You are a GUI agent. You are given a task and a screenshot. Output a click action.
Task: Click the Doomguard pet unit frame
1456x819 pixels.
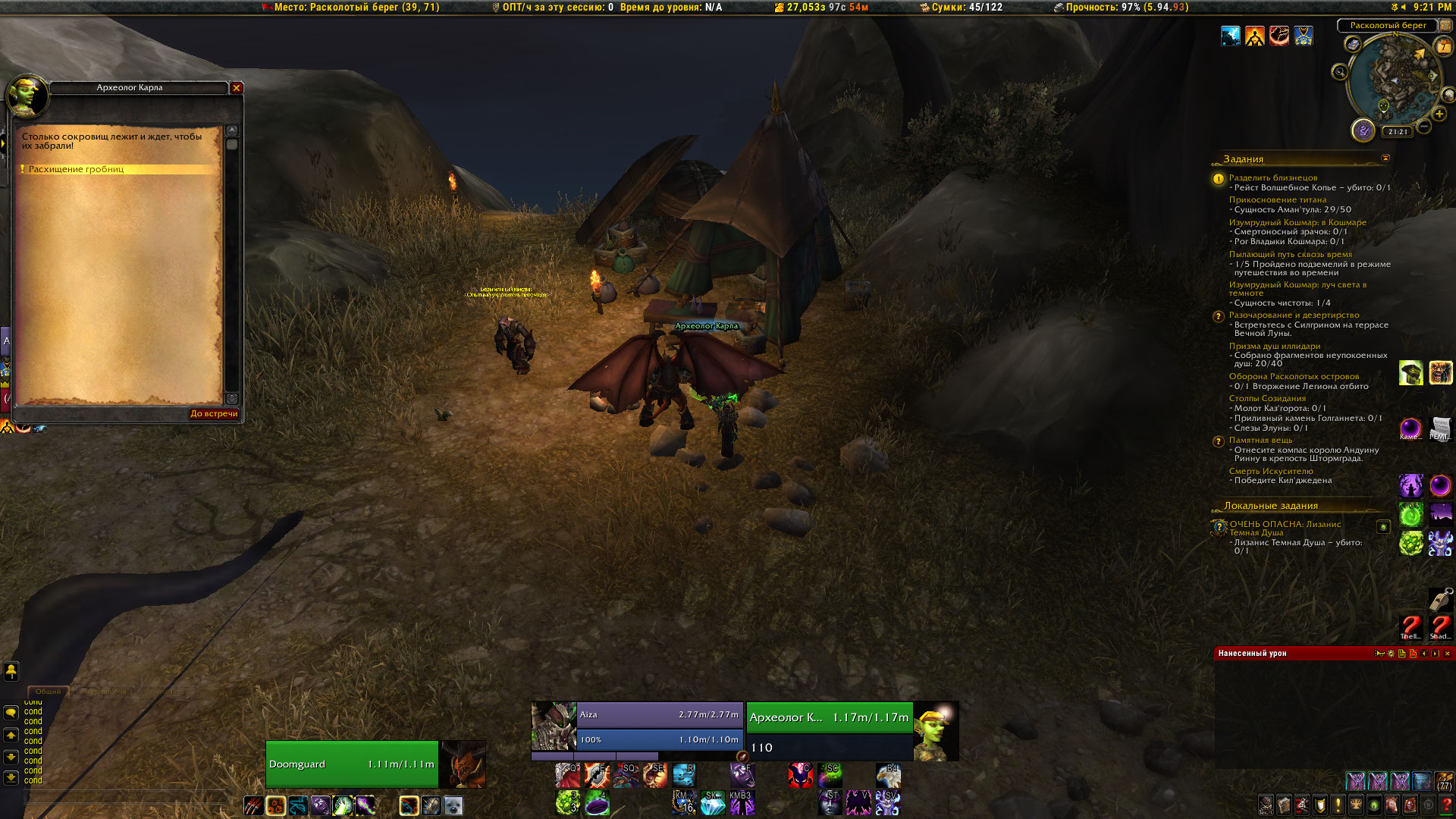pos(352,764)
